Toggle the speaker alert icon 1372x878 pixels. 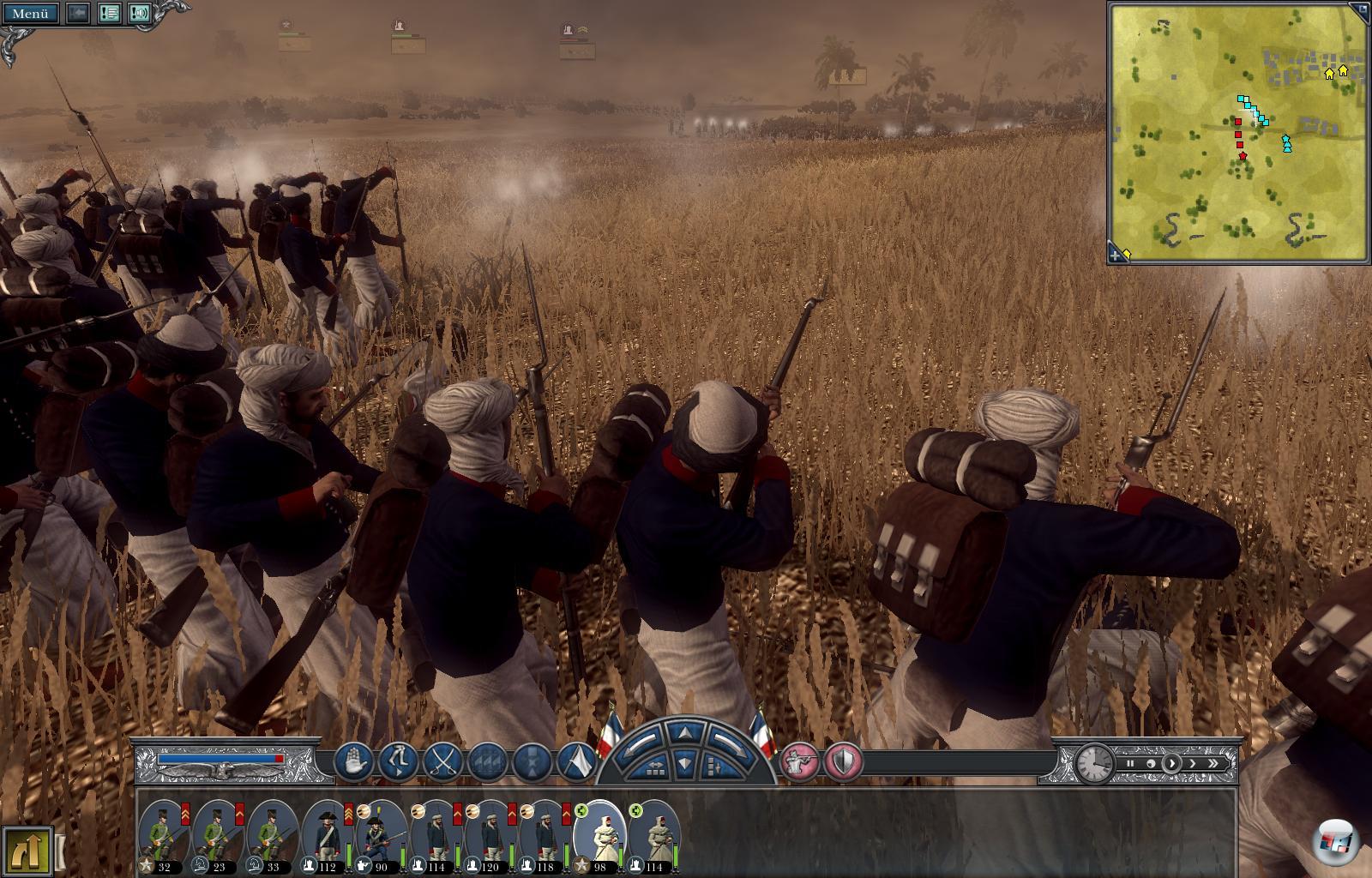(139, 13)
